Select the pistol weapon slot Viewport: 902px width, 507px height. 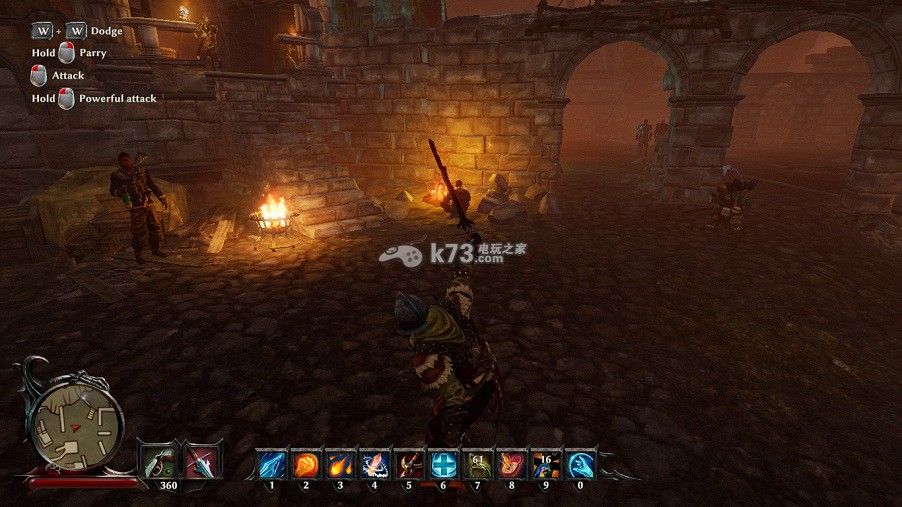click(x=158, y=462)
